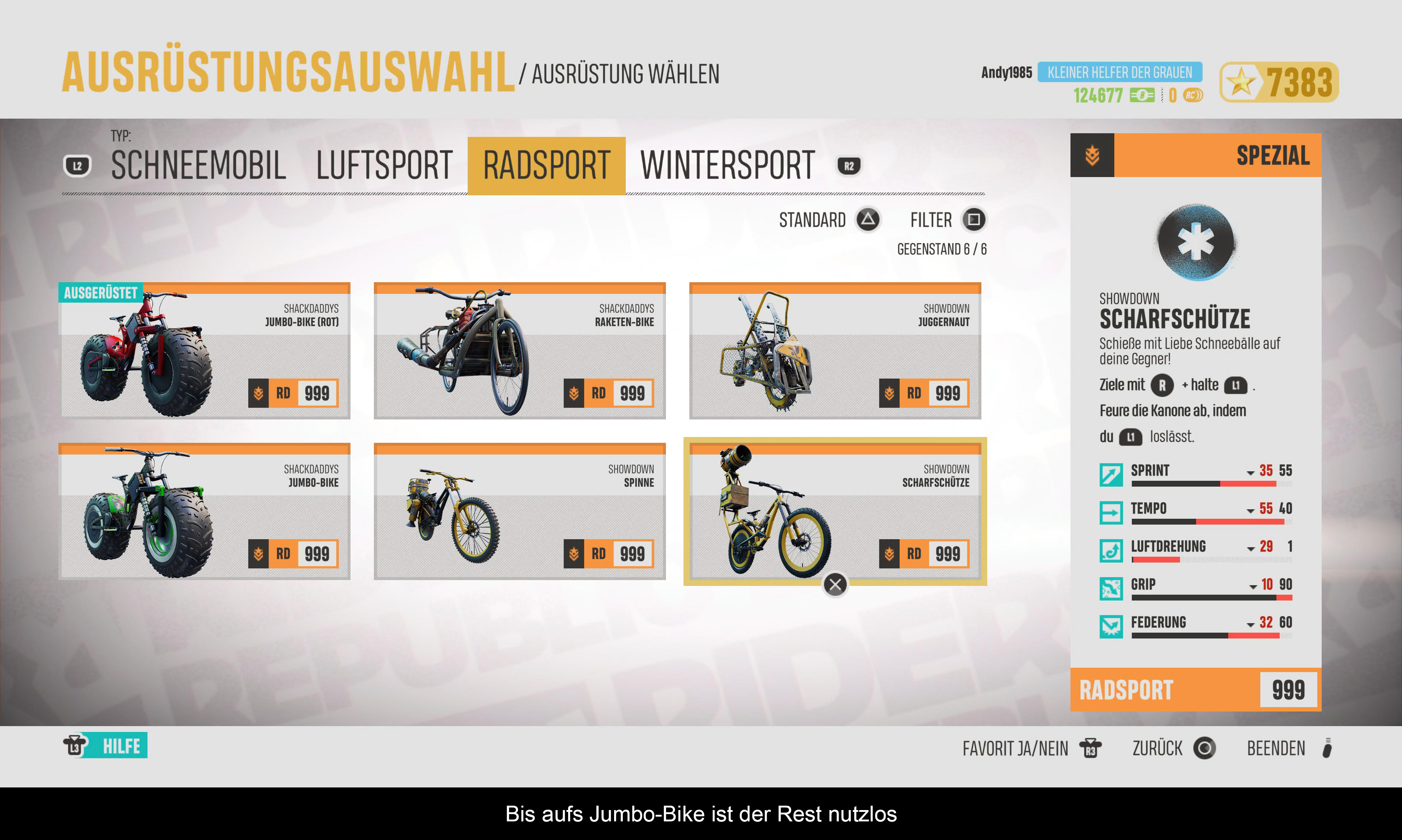1402x840 pixels.
Task: Select Shackdaddys Raketen-Bike
Action: tap(520, 351)
